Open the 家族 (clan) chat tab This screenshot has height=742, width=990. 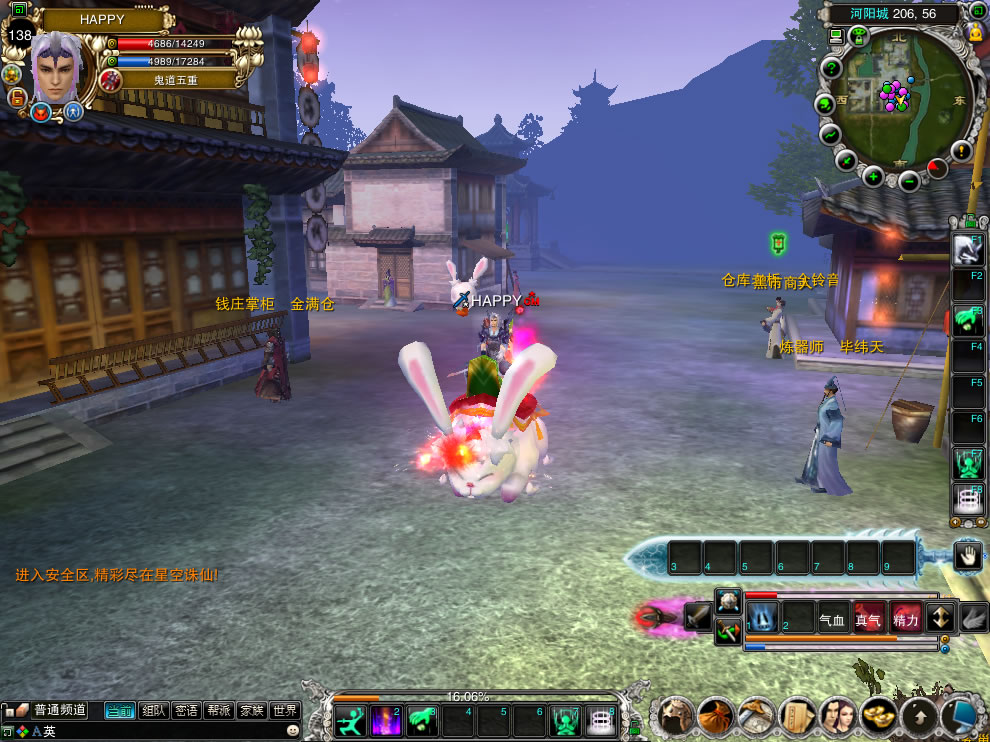(x=251, y=711)
